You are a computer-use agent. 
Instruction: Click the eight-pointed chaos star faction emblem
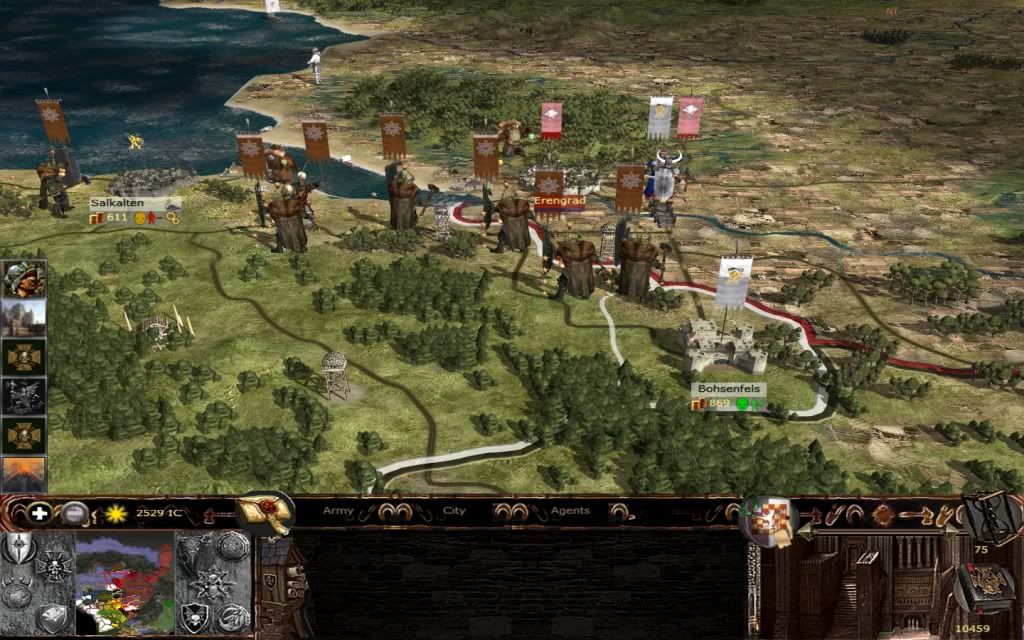click(214, 582)
